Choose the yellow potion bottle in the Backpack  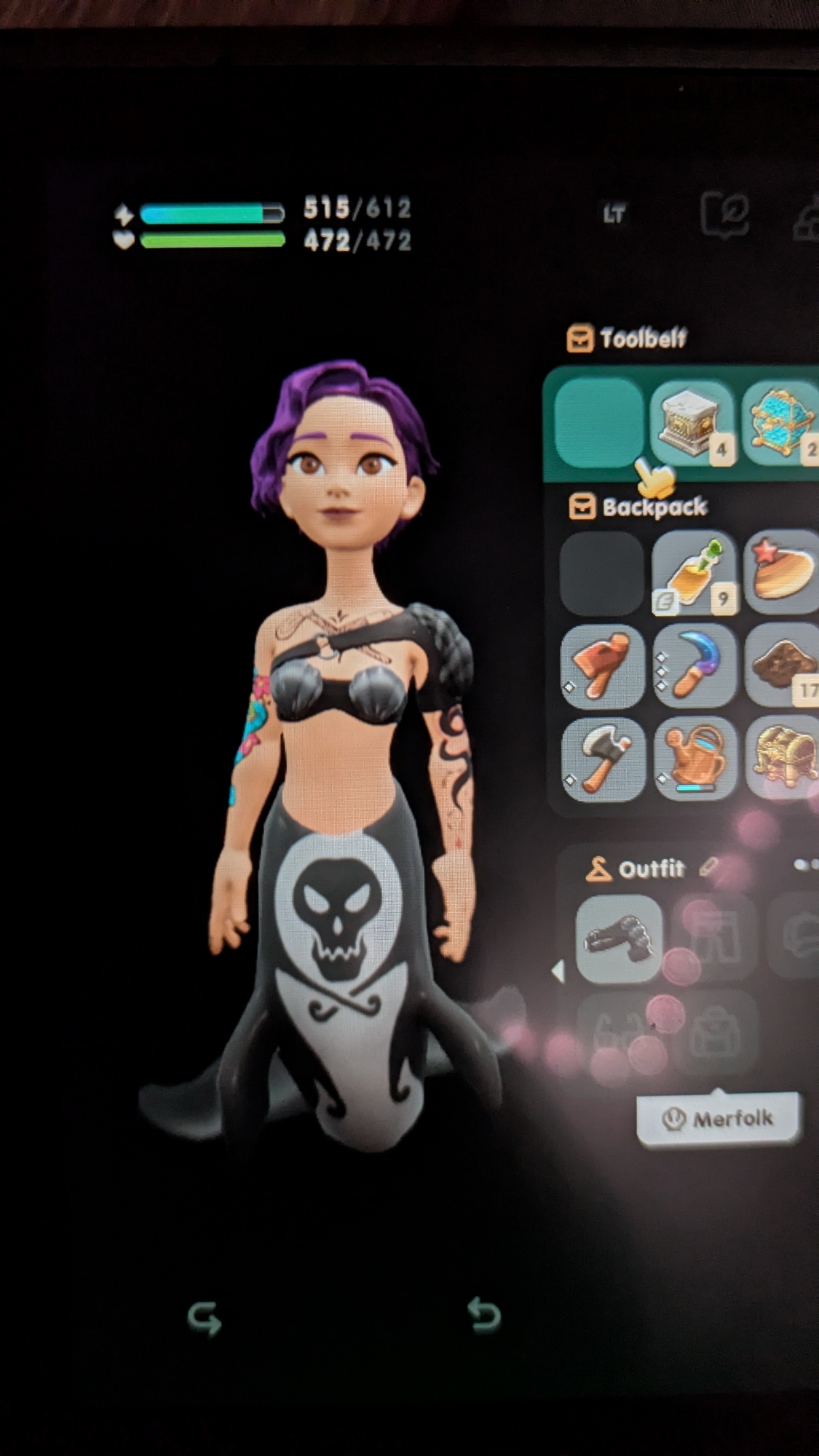point(693,573)
